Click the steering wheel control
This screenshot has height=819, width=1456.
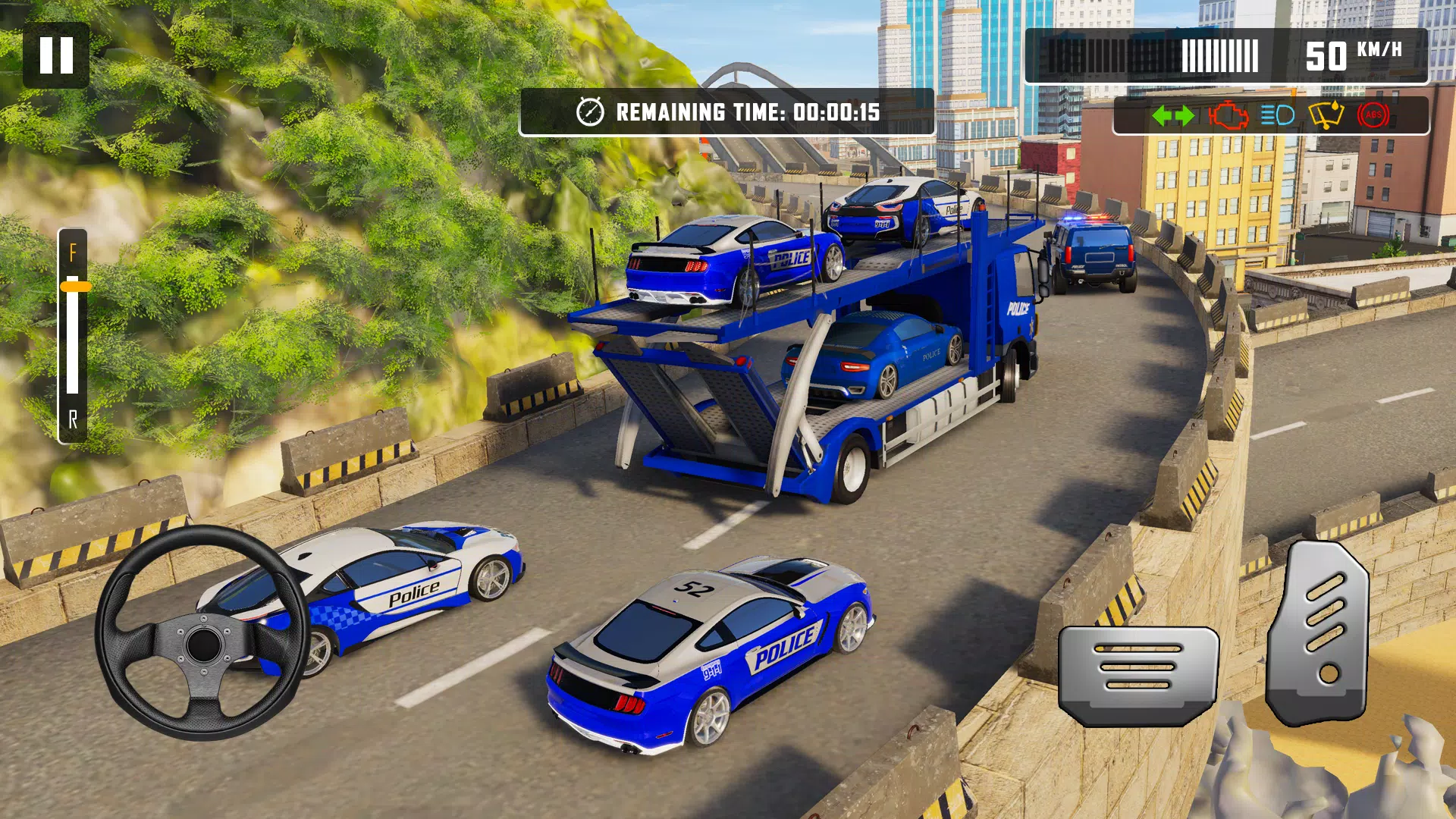[x=203, y=633]
